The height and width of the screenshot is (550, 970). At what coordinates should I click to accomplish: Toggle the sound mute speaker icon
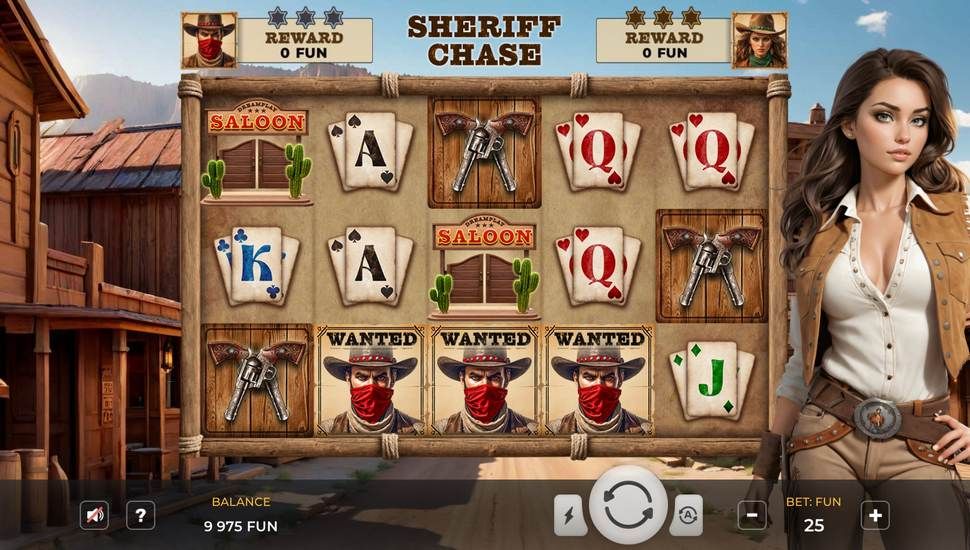point(94,515)
